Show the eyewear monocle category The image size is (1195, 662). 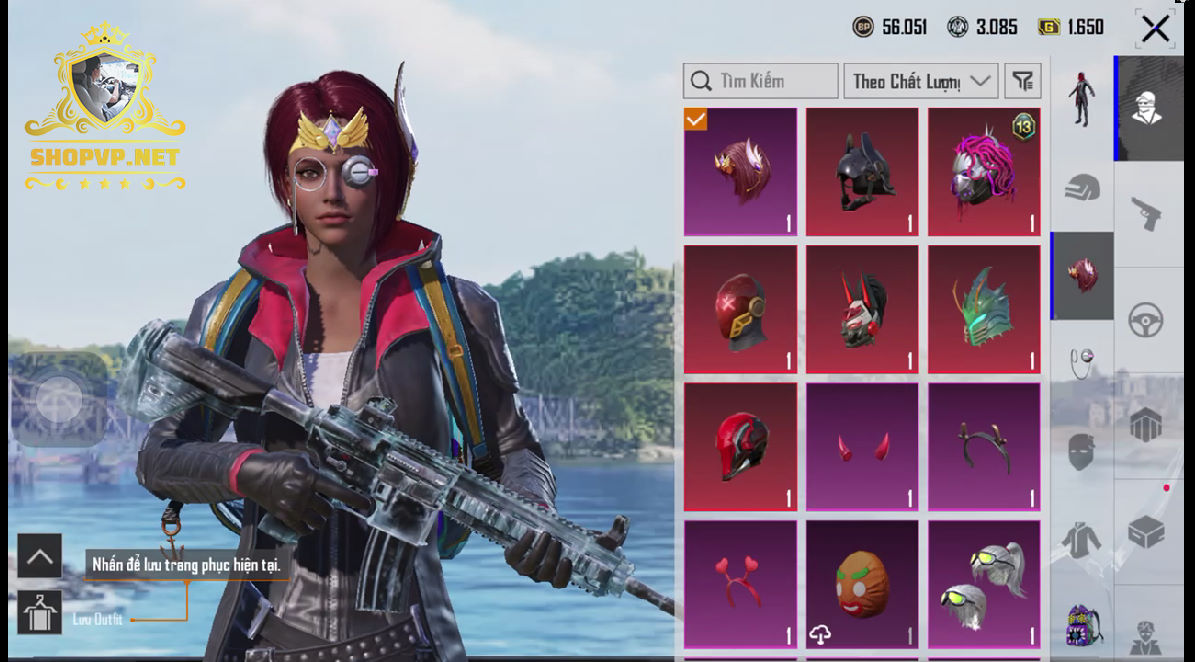tap(1081, 362)
